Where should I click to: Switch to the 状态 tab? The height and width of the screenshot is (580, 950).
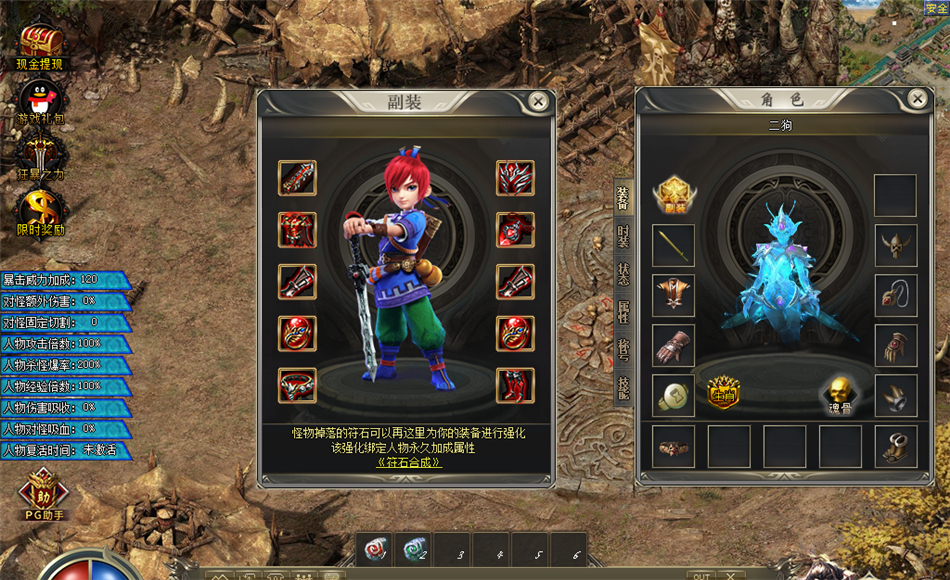(622, 276)
